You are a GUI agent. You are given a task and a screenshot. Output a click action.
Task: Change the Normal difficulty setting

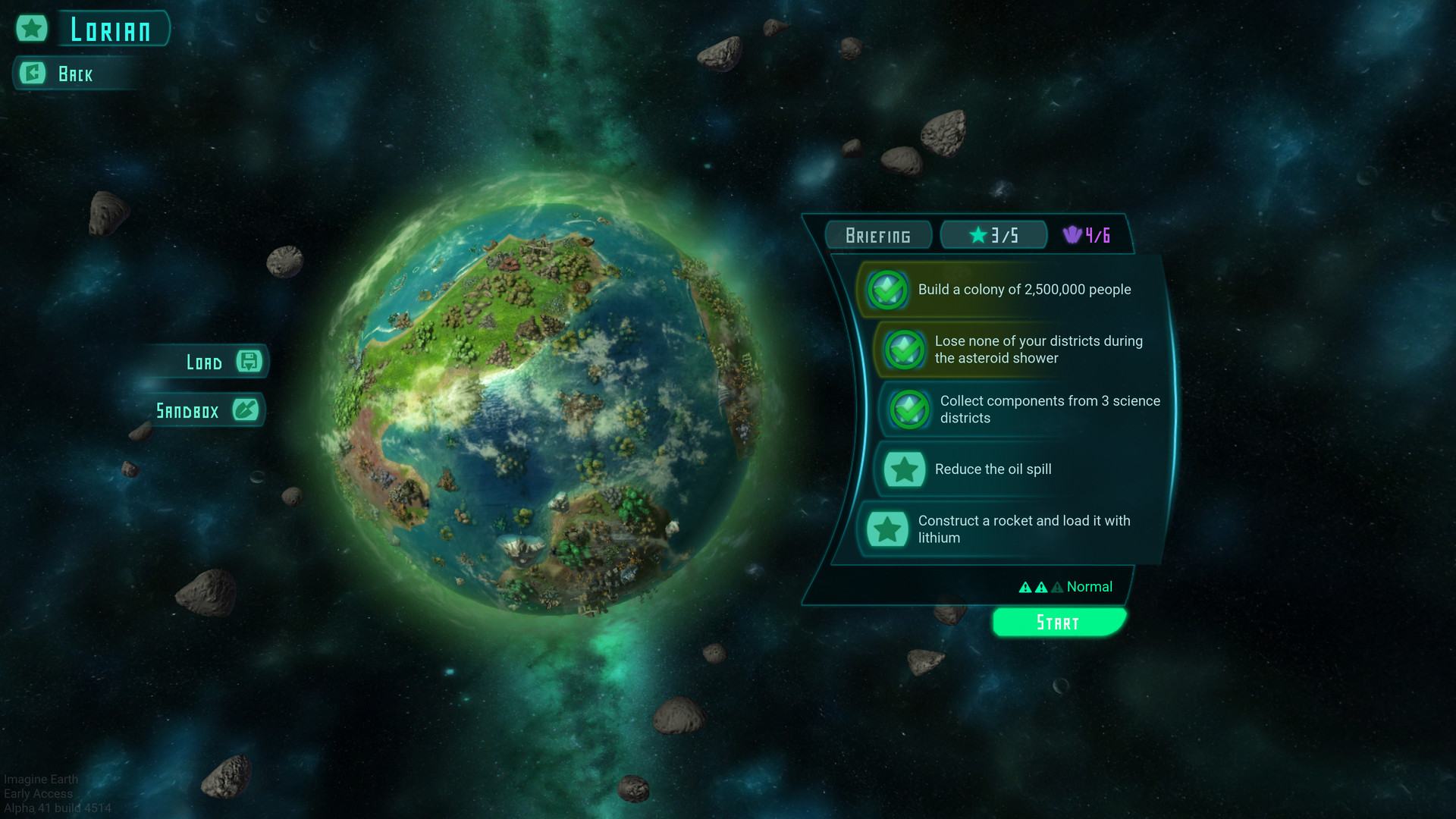click(1068, 587)
